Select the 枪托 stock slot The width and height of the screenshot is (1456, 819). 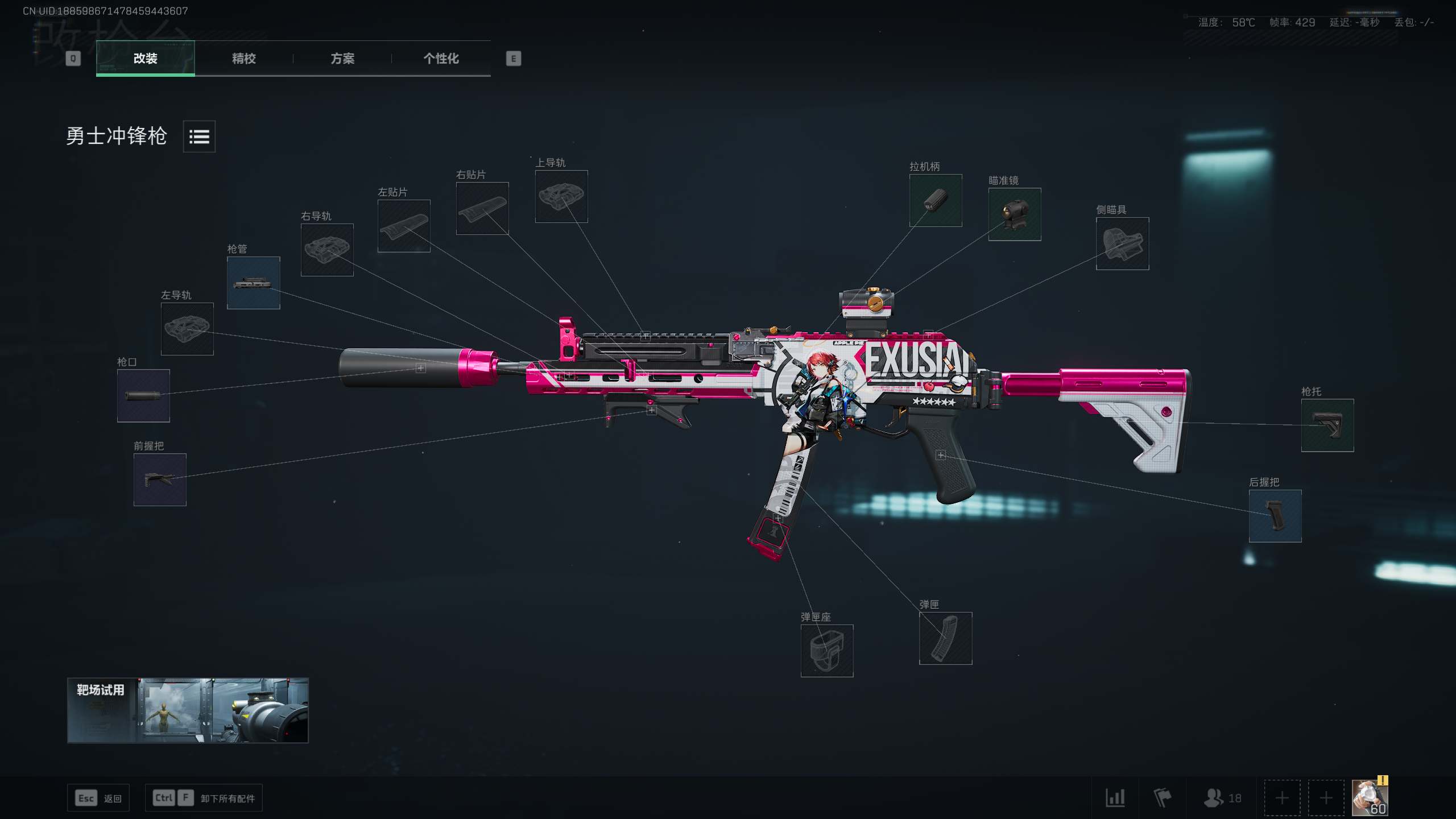tap(1327, 425)
